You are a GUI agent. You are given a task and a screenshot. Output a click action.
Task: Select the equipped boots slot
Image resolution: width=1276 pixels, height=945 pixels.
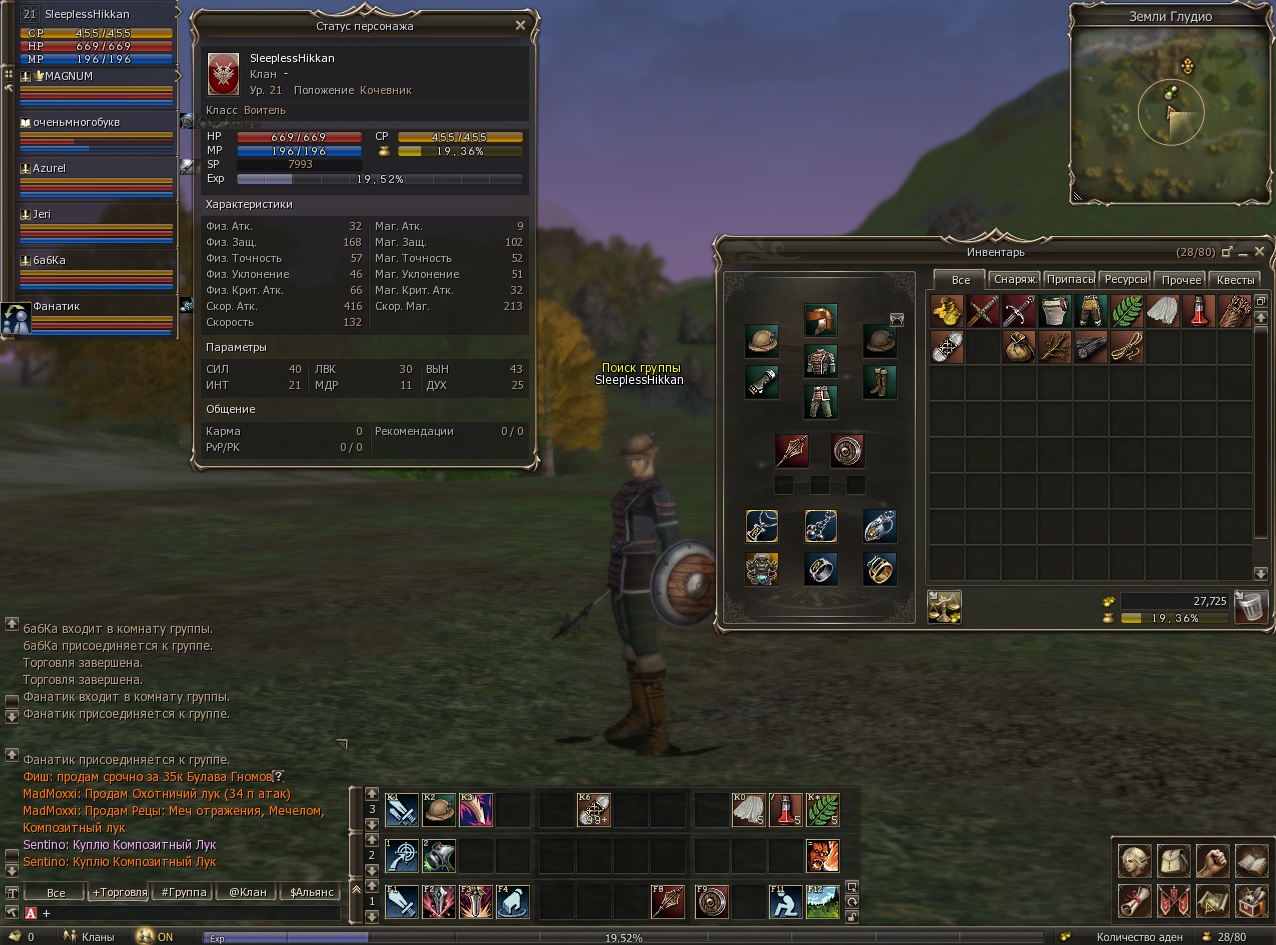879,382
